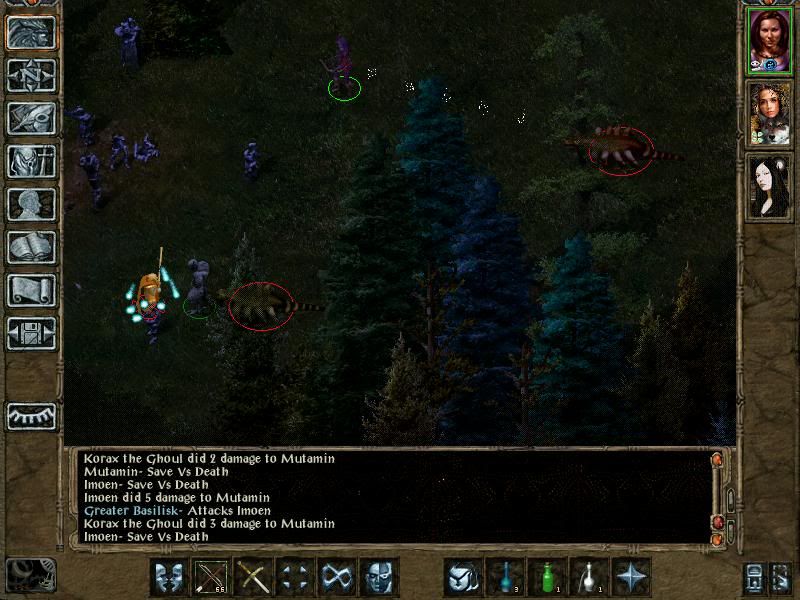
Task: Select the red-haired character portrait
Action: pyautogui.click(x=769, y=40)
